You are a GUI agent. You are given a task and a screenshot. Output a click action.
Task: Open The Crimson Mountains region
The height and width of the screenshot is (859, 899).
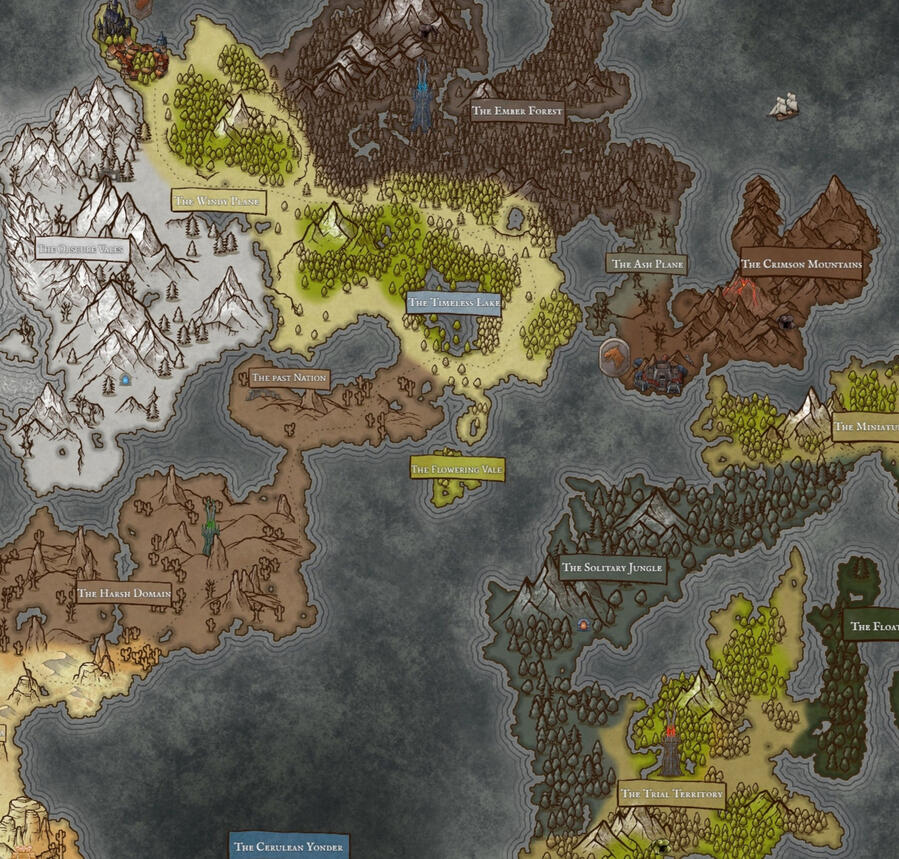point(801,265)
